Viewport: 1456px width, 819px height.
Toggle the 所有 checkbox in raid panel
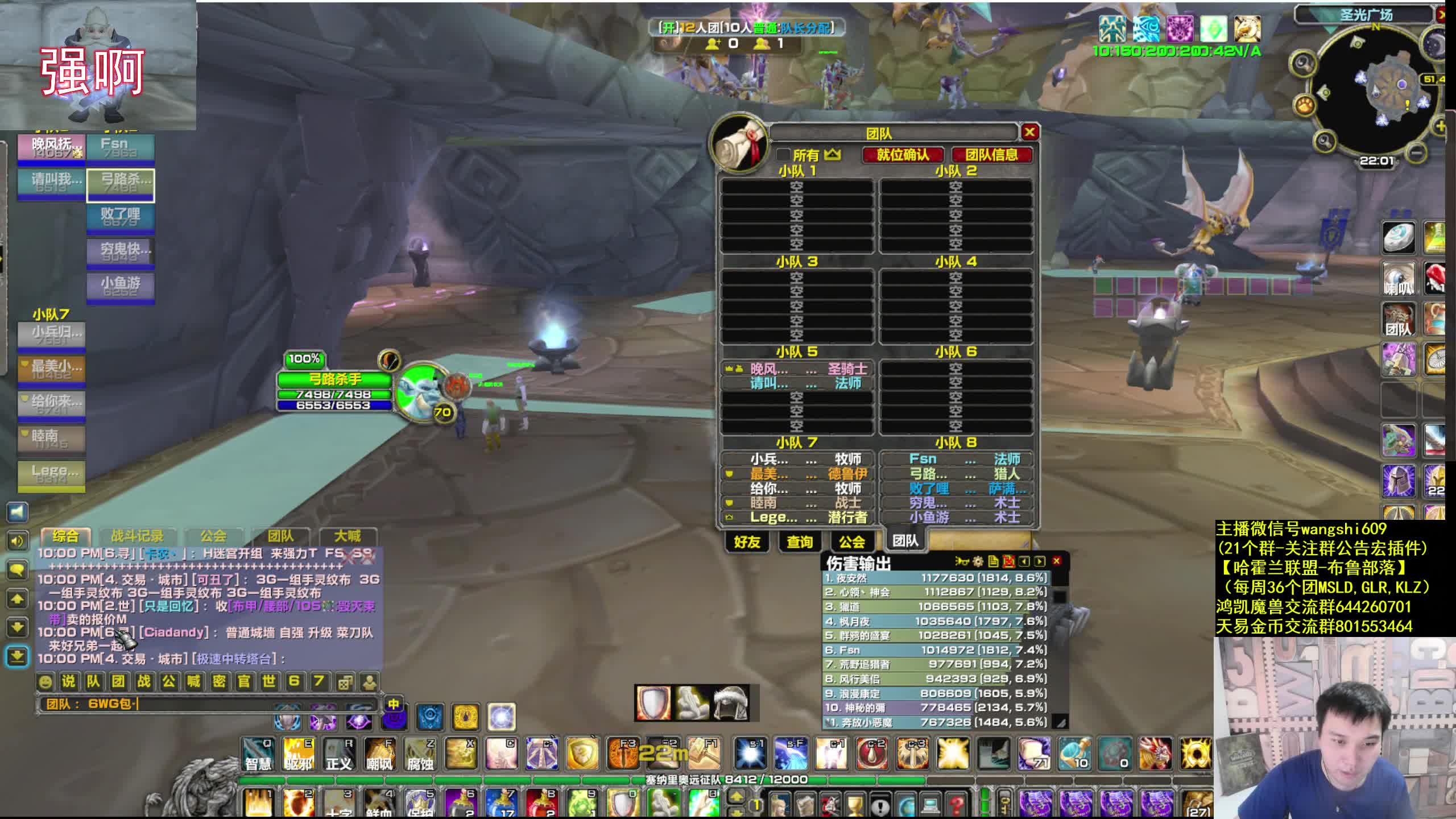coord(784,155)
